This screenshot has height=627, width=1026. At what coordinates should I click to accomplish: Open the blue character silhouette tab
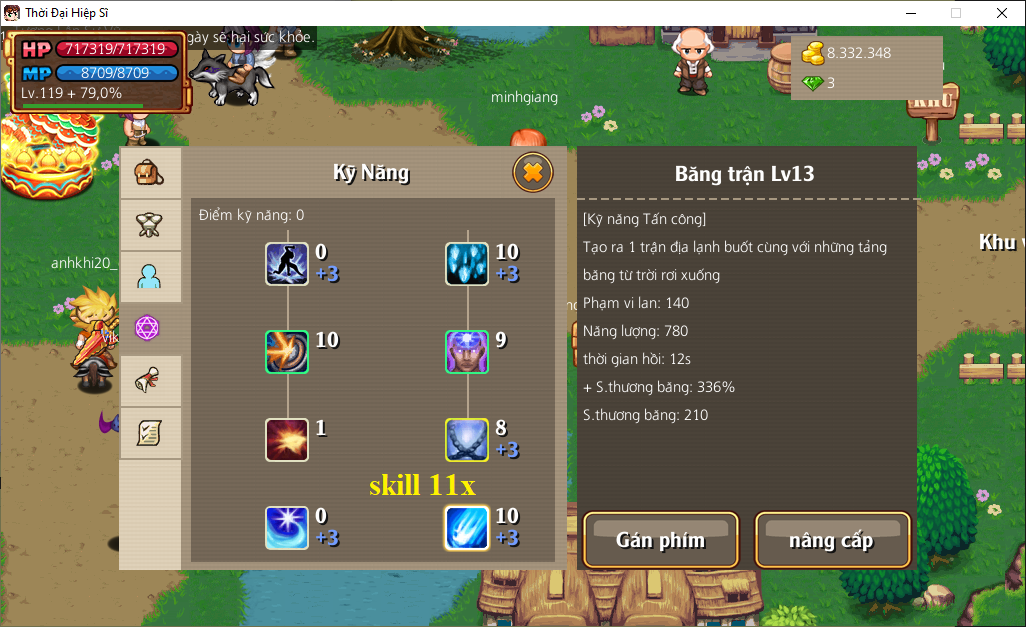click(150, 277)
